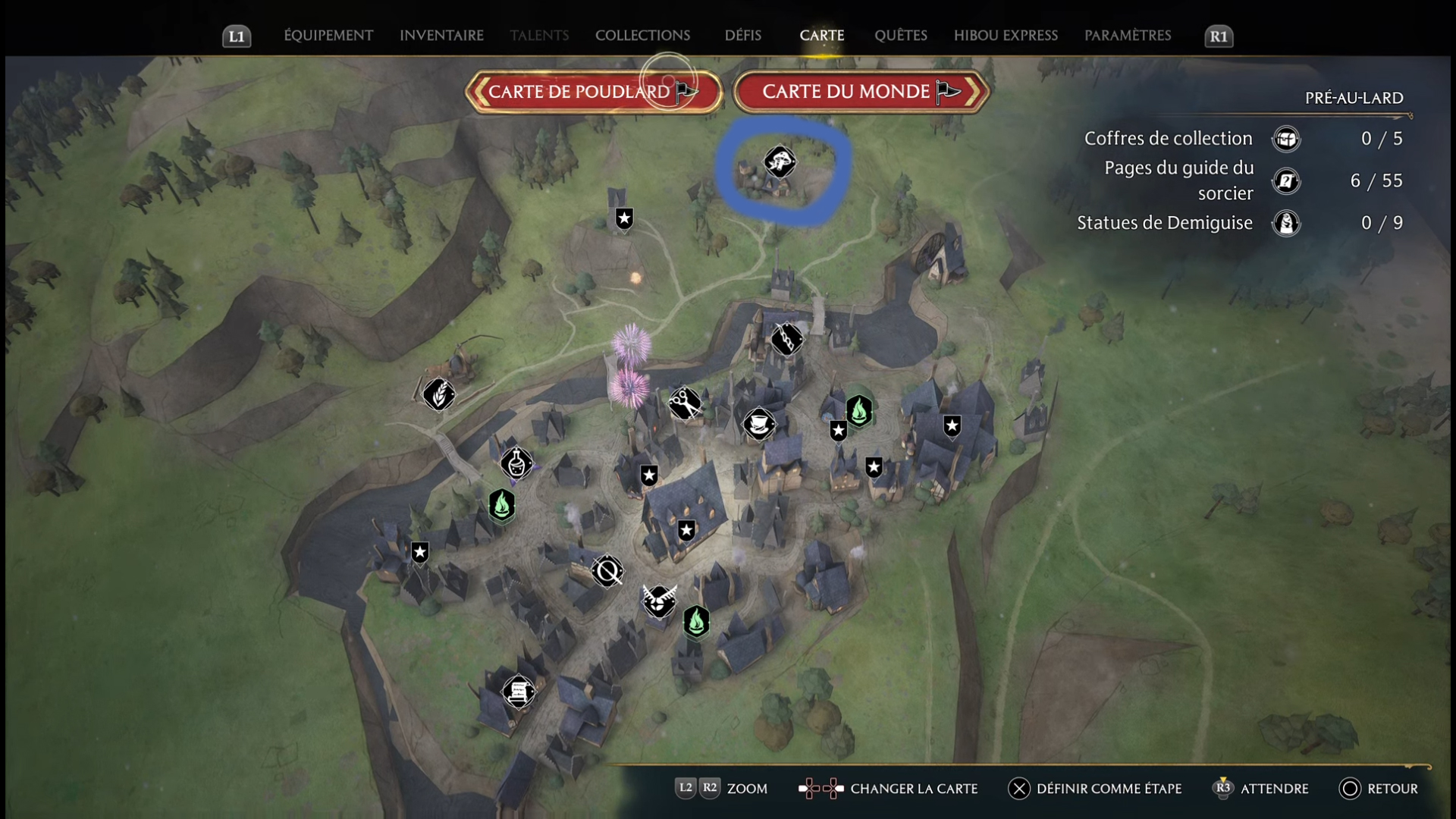This screenshot has width=1456, height=819.
Task: Select the circle-and-wand shop marker
Action: (607, 571)
